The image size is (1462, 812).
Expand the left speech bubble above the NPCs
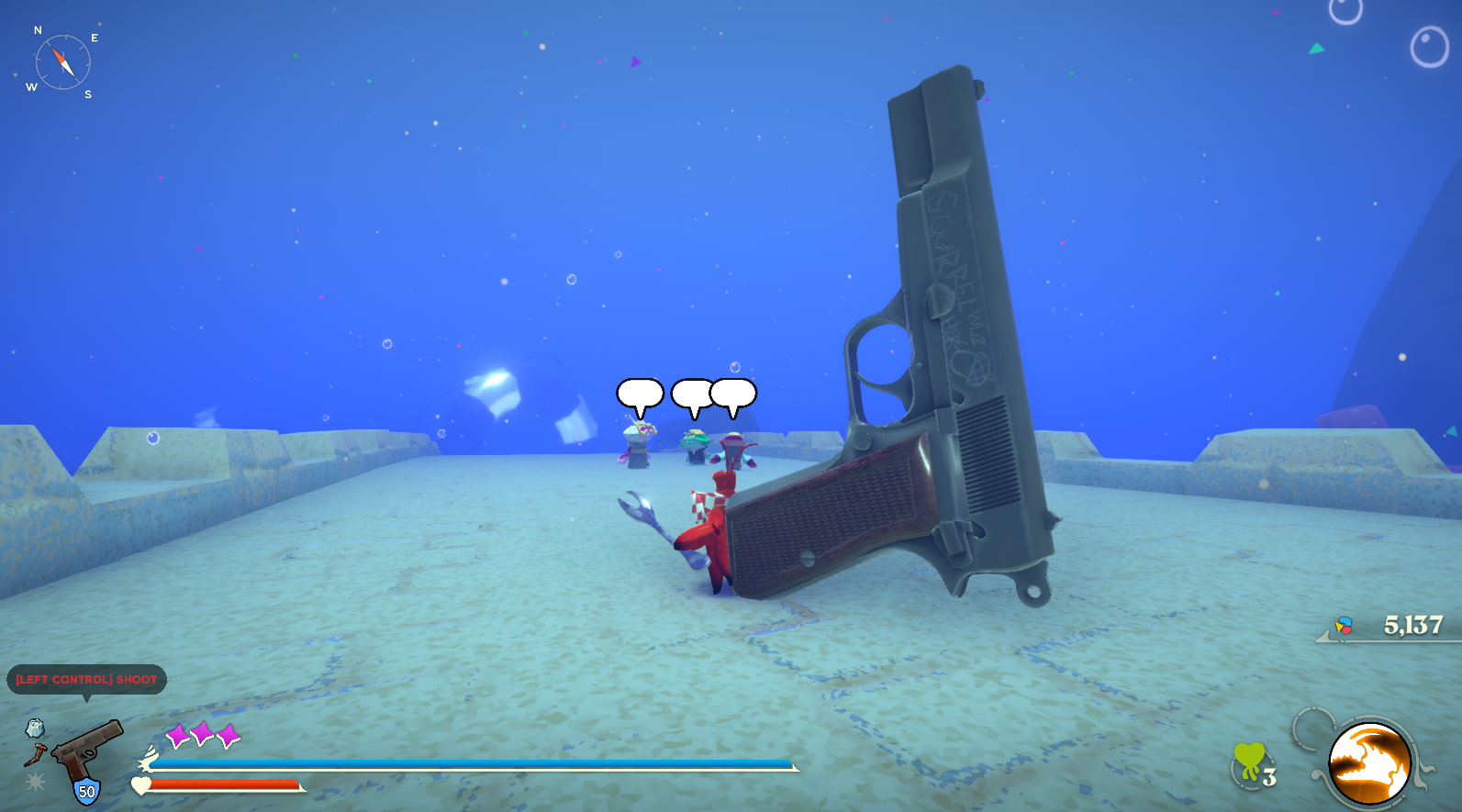tap(639, 393)
